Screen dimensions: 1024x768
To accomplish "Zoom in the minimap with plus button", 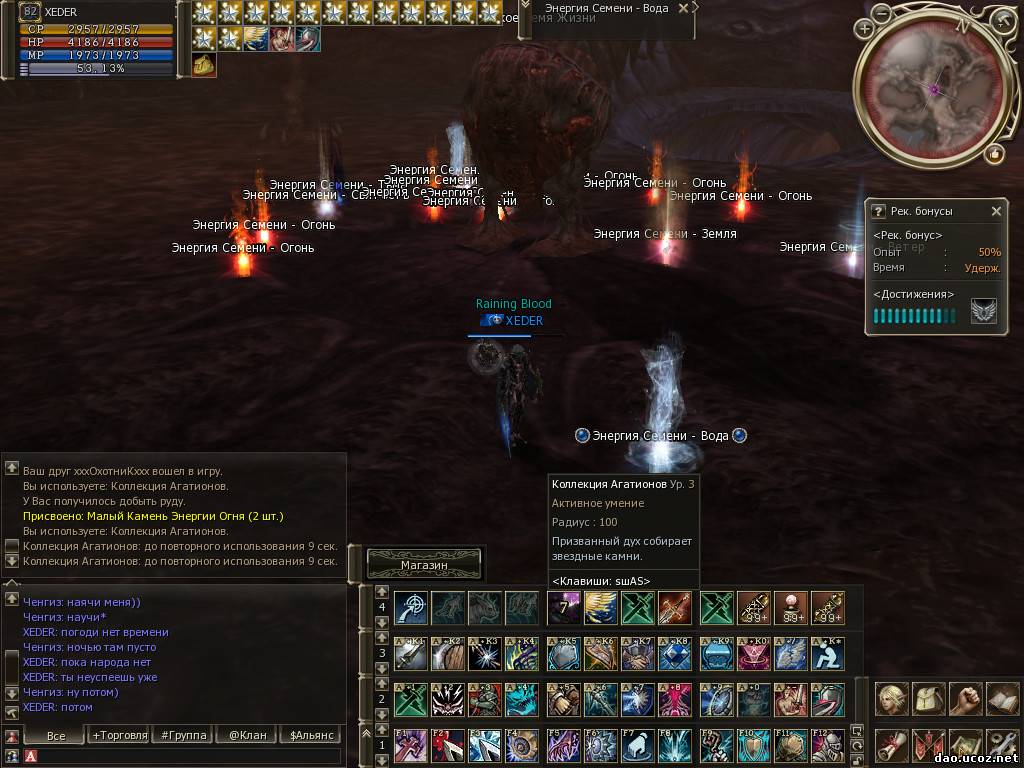I will click(864, 29).
